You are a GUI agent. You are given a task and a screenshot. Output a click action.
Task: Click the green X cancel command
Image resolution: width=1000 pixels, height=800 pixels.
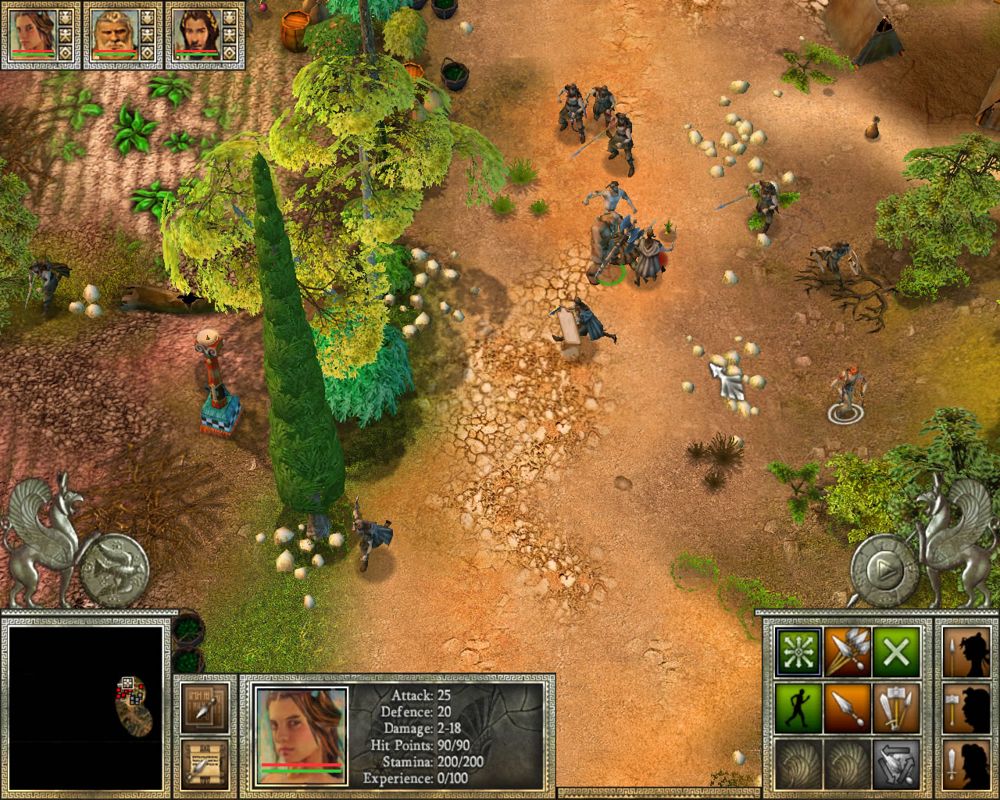pos(896,652)
